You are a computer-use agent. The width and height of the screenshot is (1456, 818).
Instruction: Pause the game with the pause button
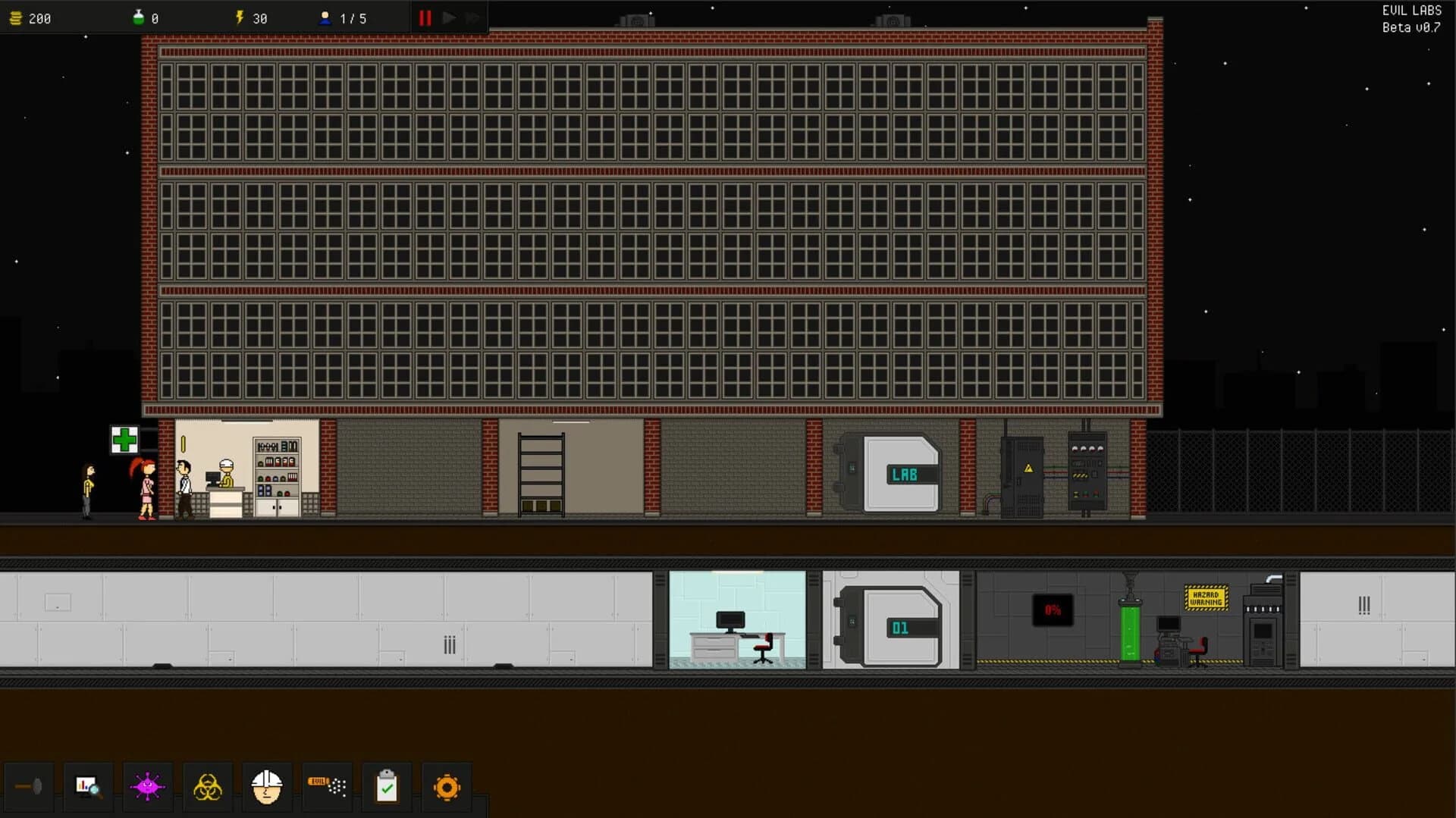coord(425,17)
